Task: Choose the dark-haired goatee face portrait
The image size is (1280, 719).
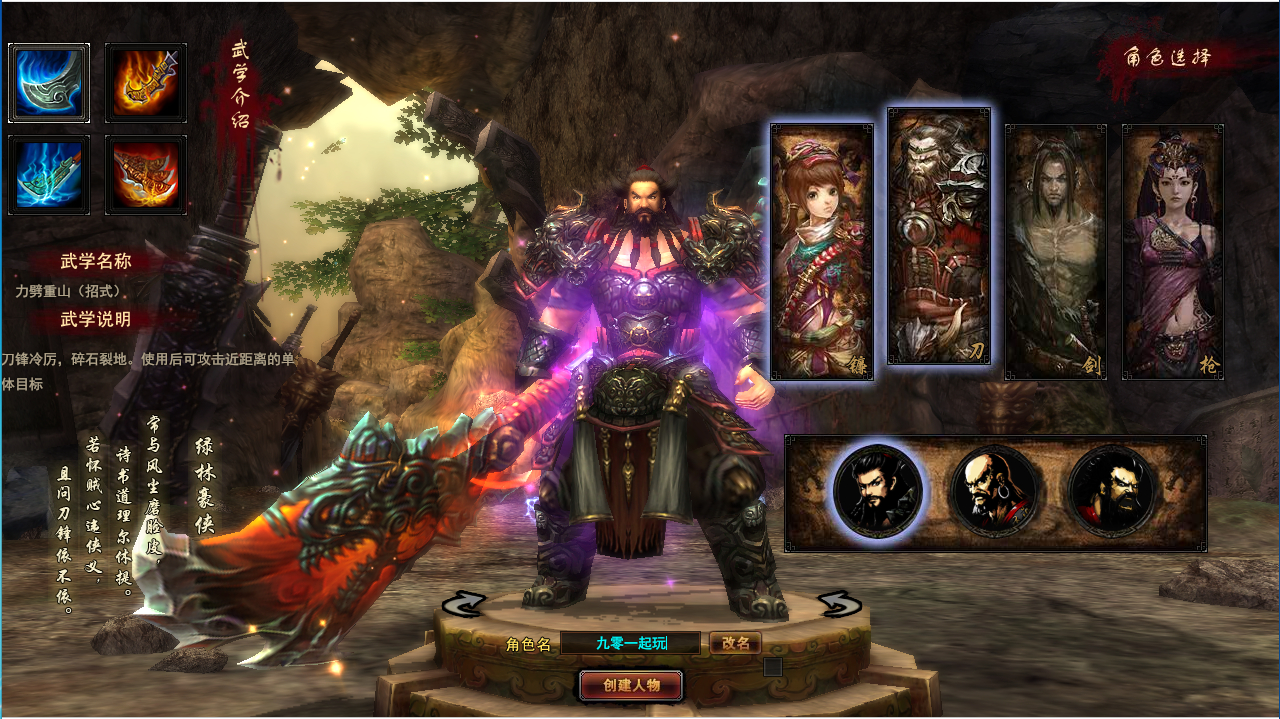Action: pos(878,491)
